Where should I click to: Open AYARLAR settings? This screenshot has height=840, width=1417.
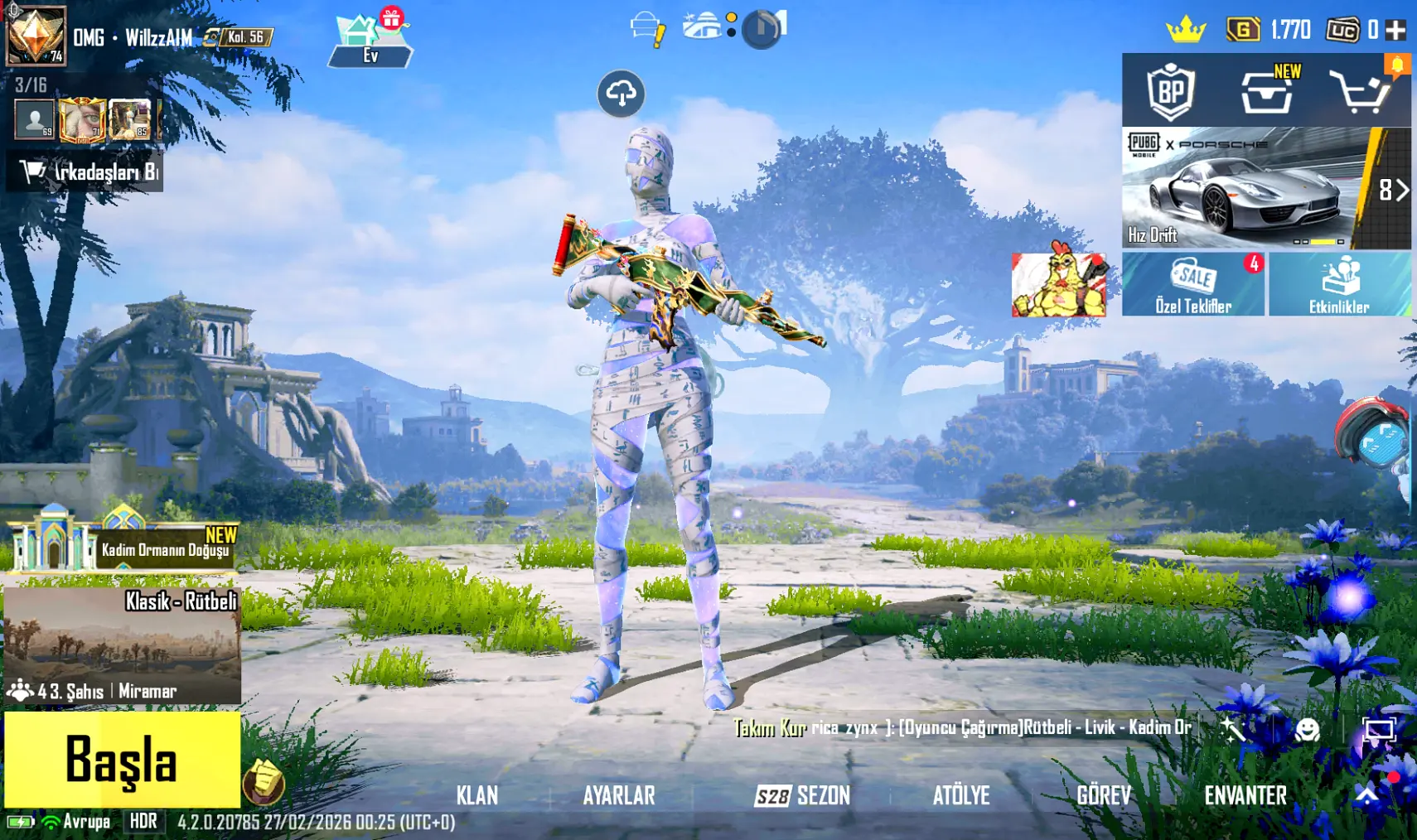pos(618,795)
